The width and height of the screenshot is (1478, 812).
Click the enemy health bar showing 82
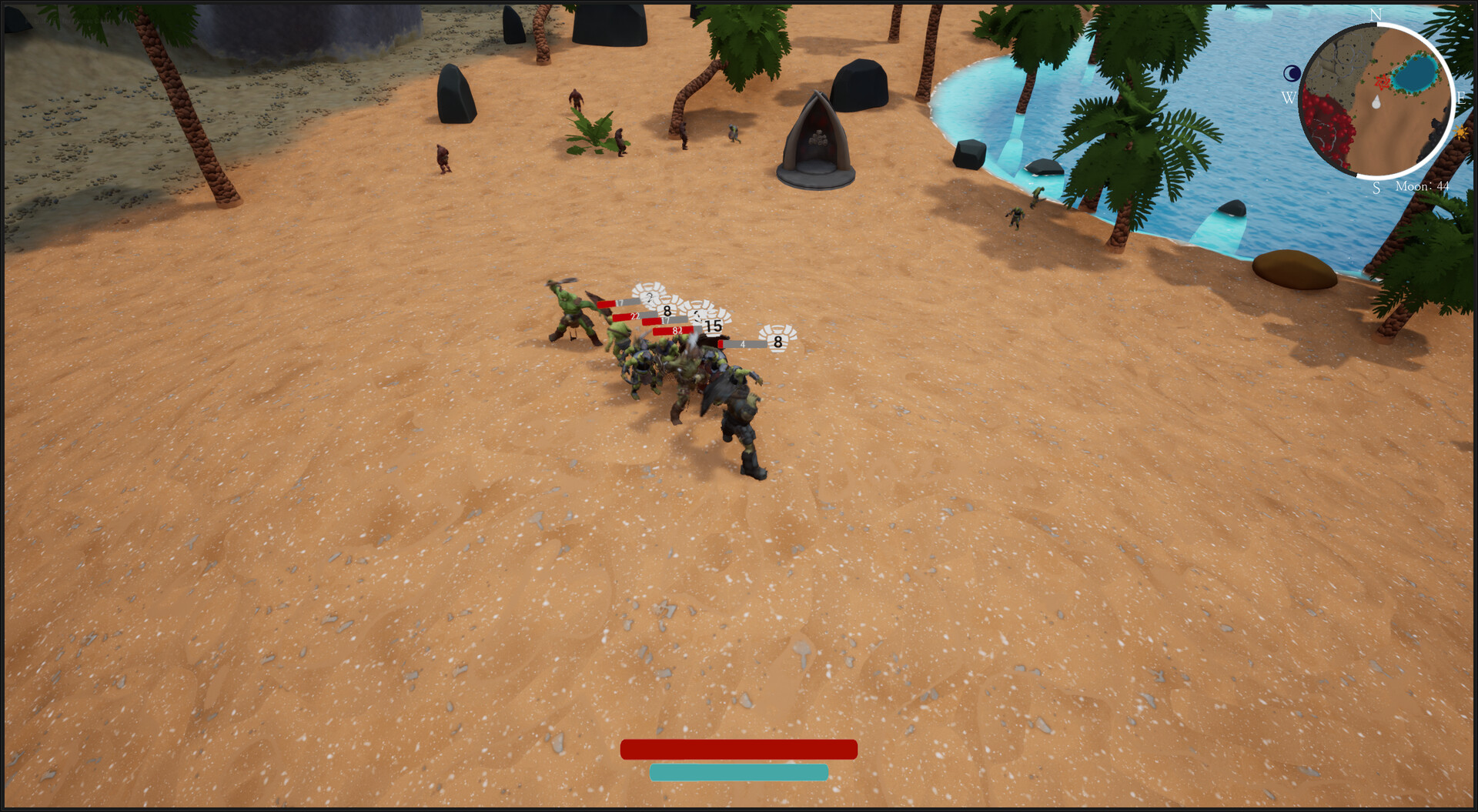675,331
